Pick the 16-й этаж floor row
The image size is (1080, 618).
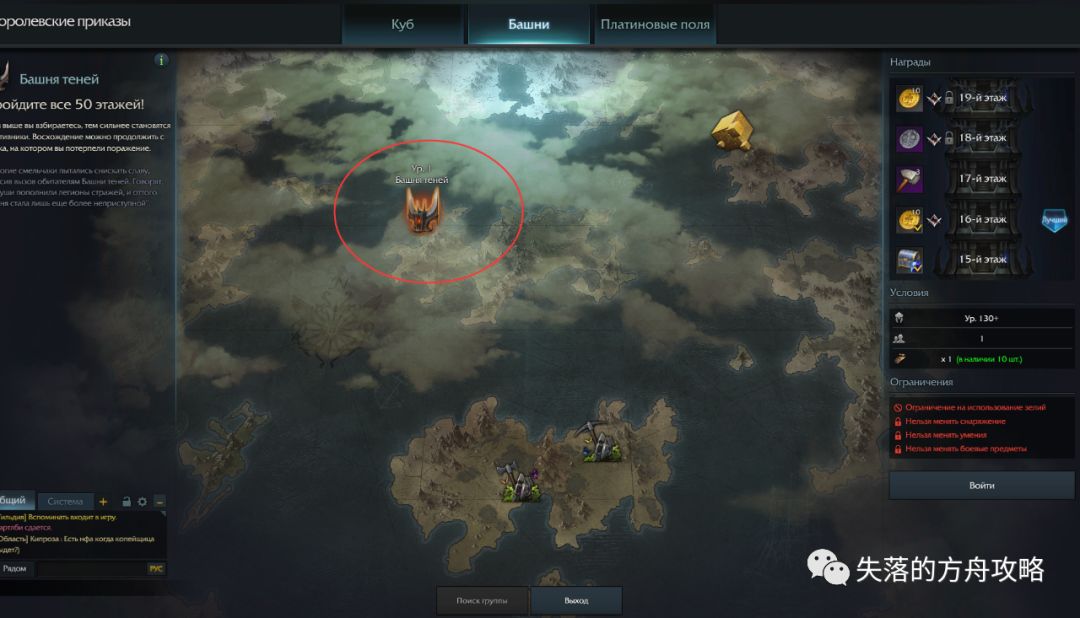982,219
